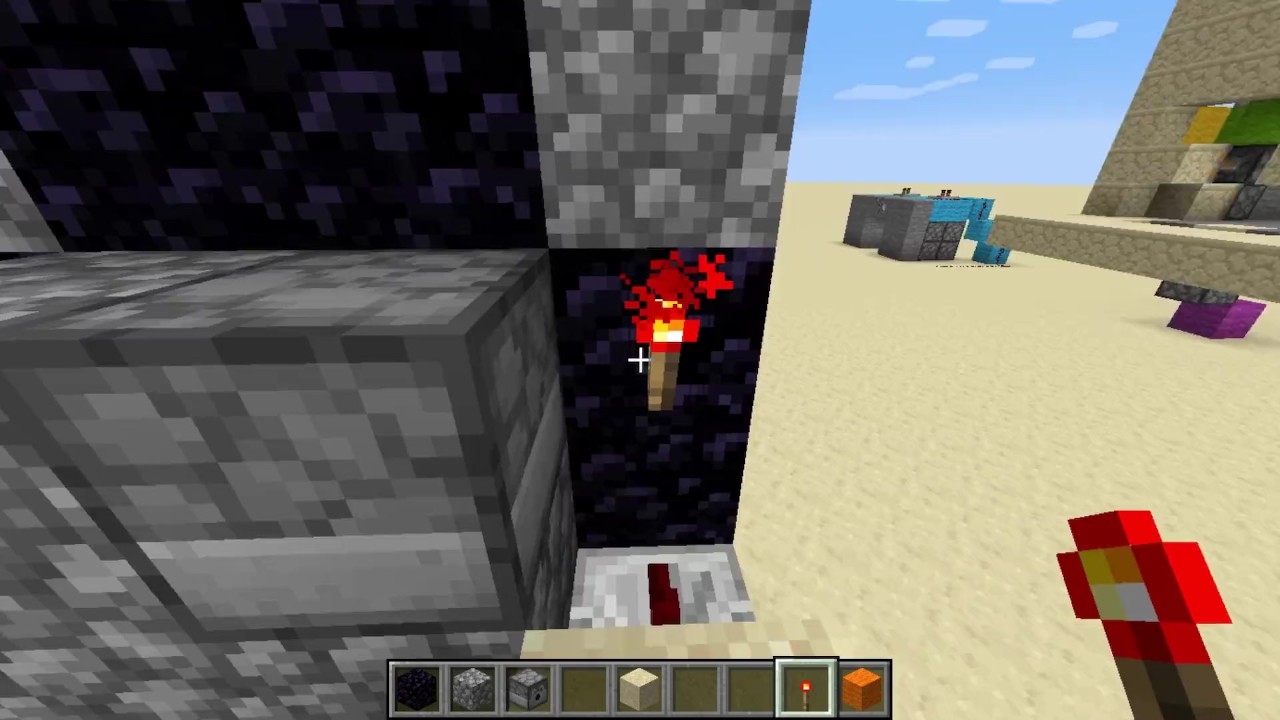Choose the dispenser block in the hotbar
This screenshot has width=1280, height=720.
pos(528,689)
